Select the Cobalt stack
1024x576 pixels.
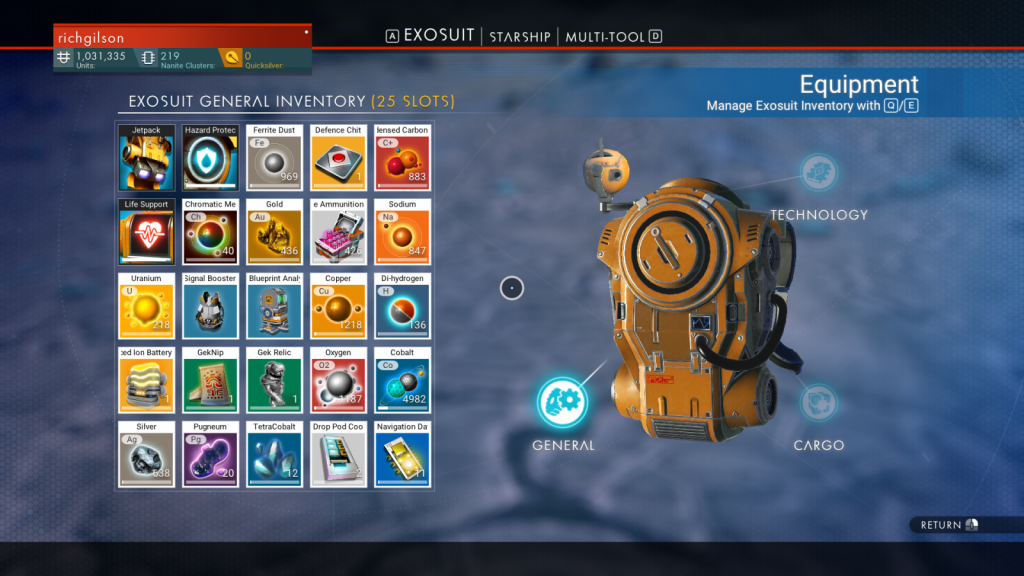(403, 380)
